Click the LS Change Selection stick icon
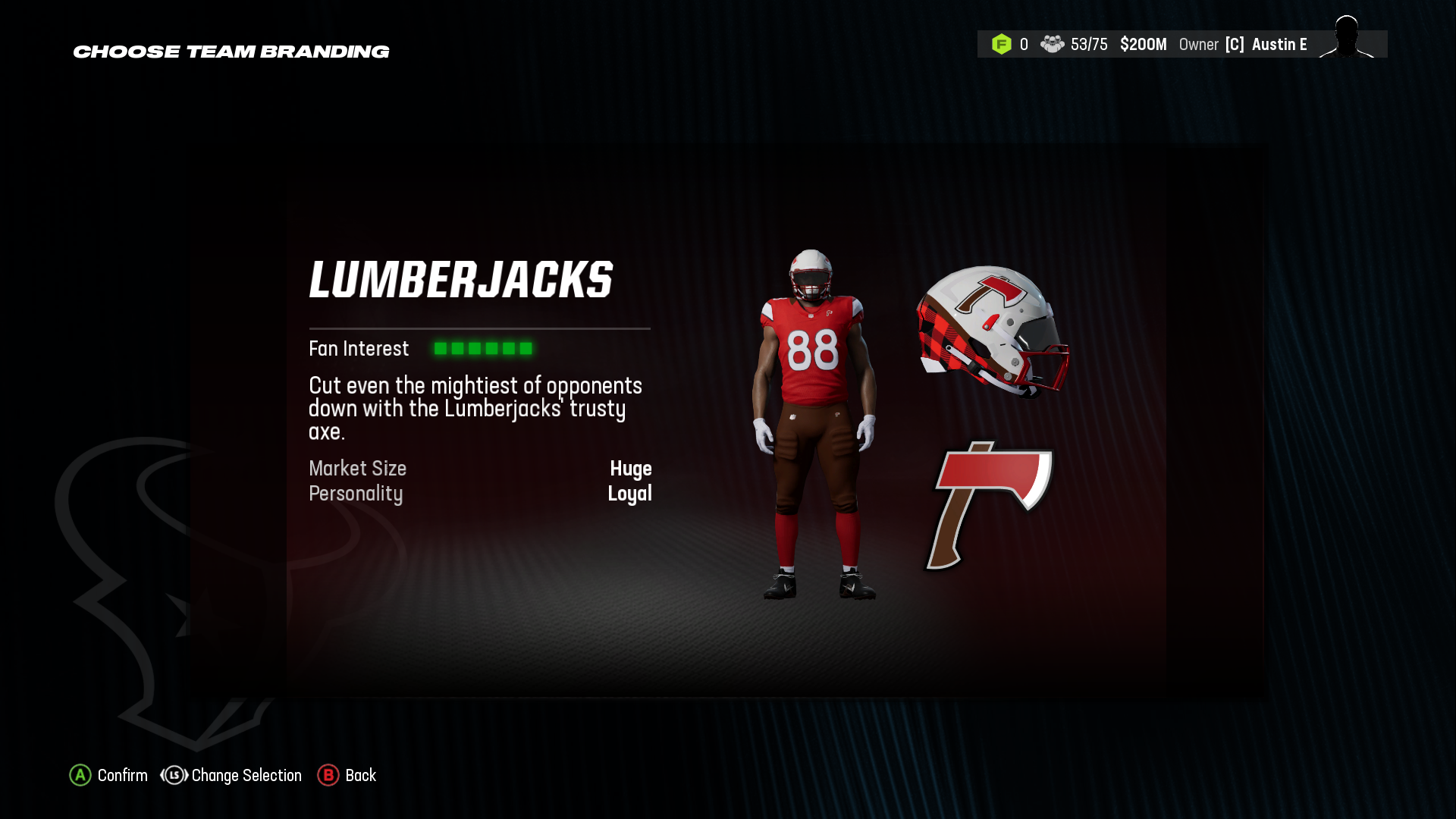The image size is (1456, 819). point(173,775)
